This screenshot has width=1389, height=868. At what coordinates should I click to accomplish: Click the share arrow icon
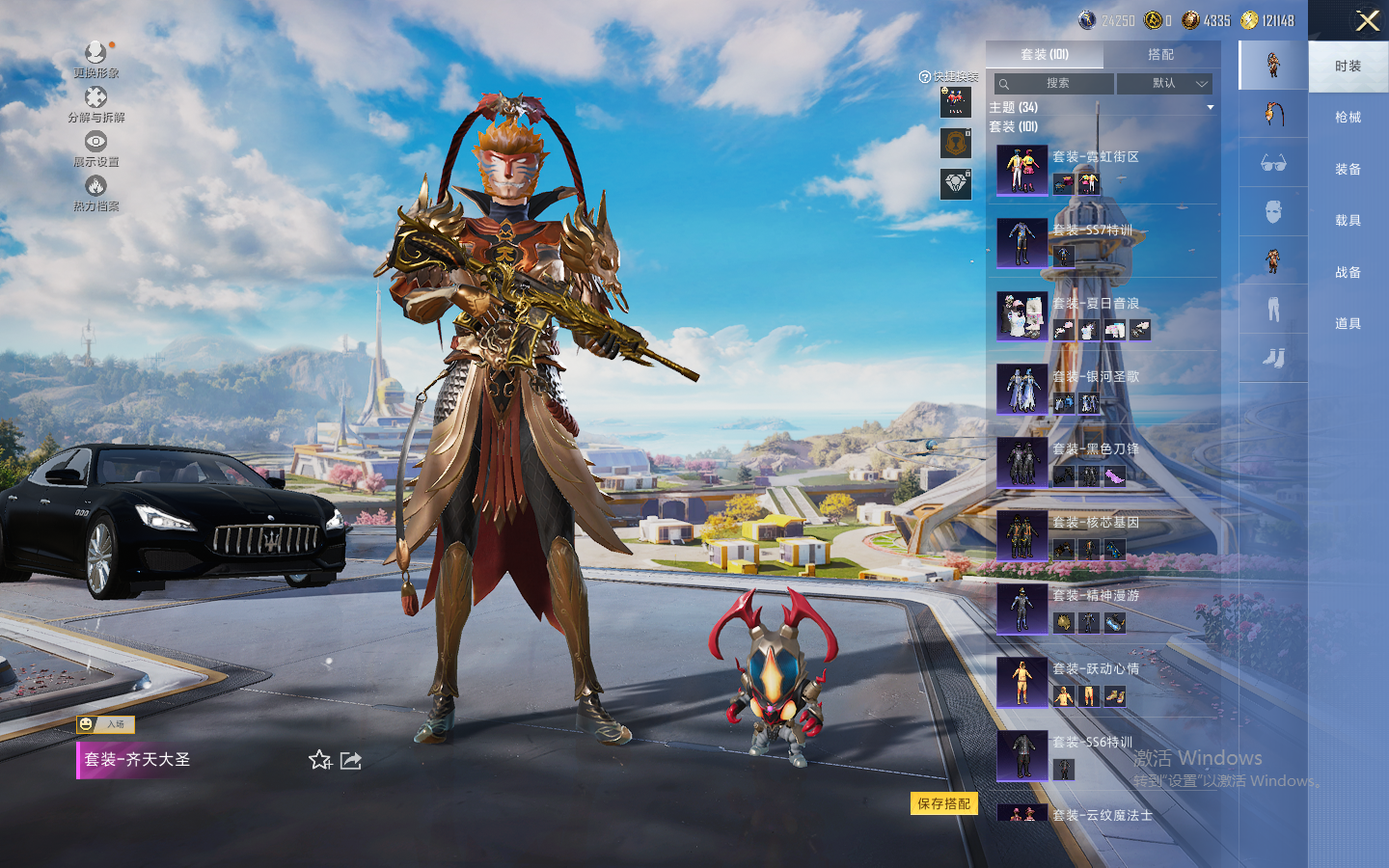(x=351, y=761)
